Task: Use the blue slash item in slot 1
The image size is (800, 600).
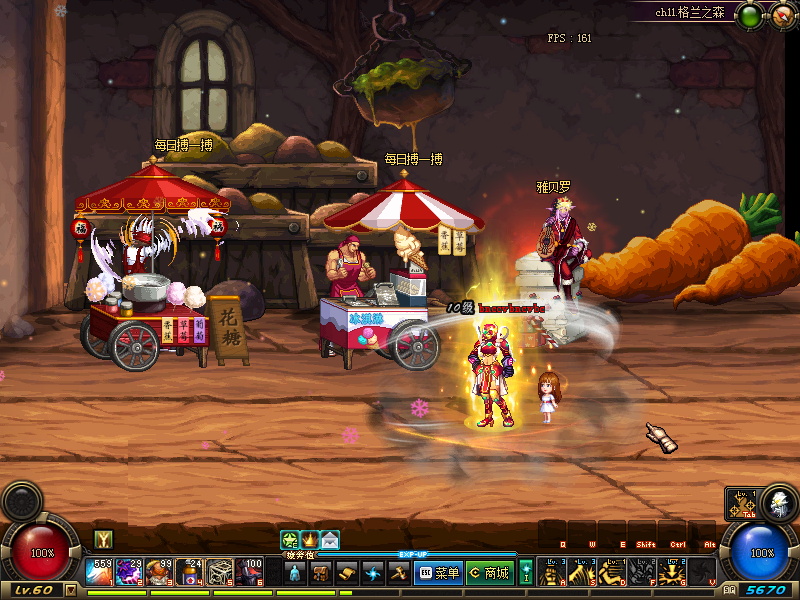Action: click(99, 572)
